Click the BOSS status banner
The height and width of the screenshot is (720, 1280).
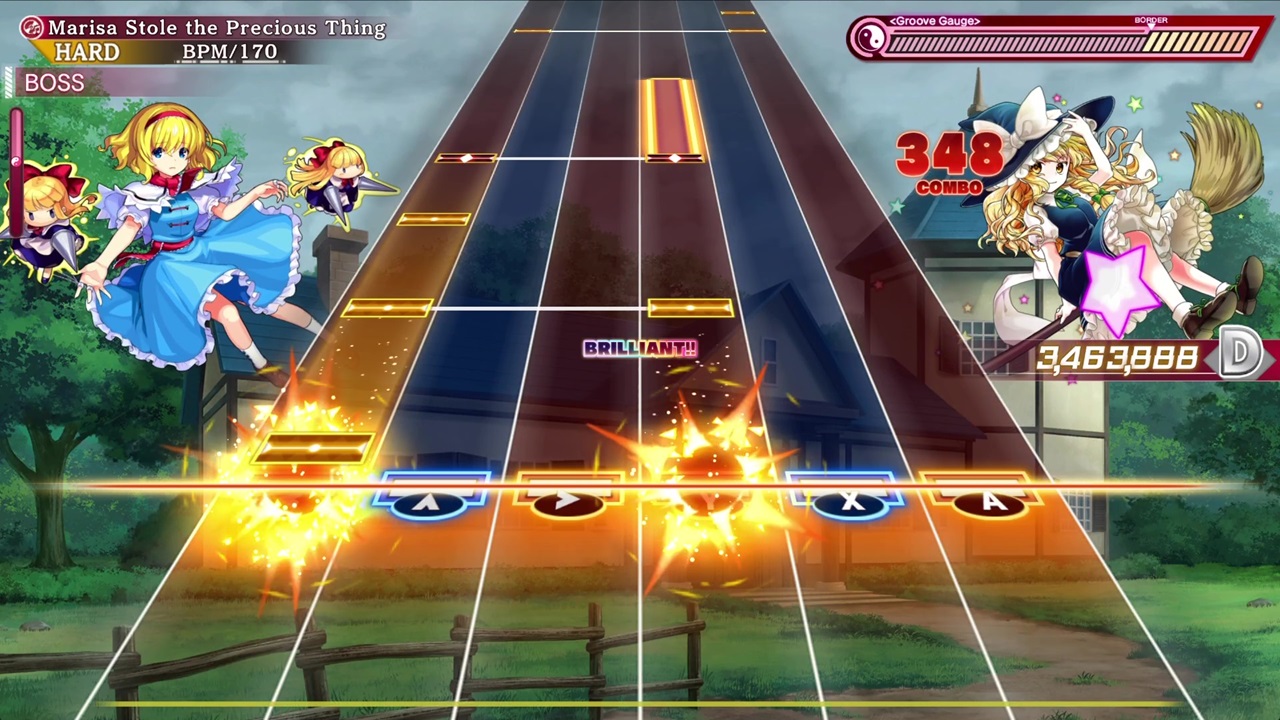pyautogui.click(x=54, y=83)
